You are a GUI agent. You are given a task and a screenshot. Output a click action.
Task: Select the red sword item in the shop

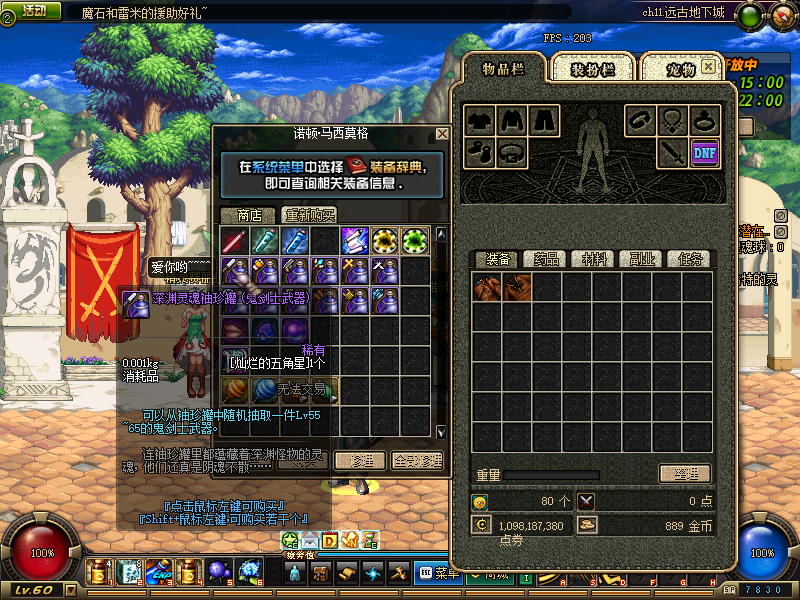pyautogui.click(x=234, y=240)
